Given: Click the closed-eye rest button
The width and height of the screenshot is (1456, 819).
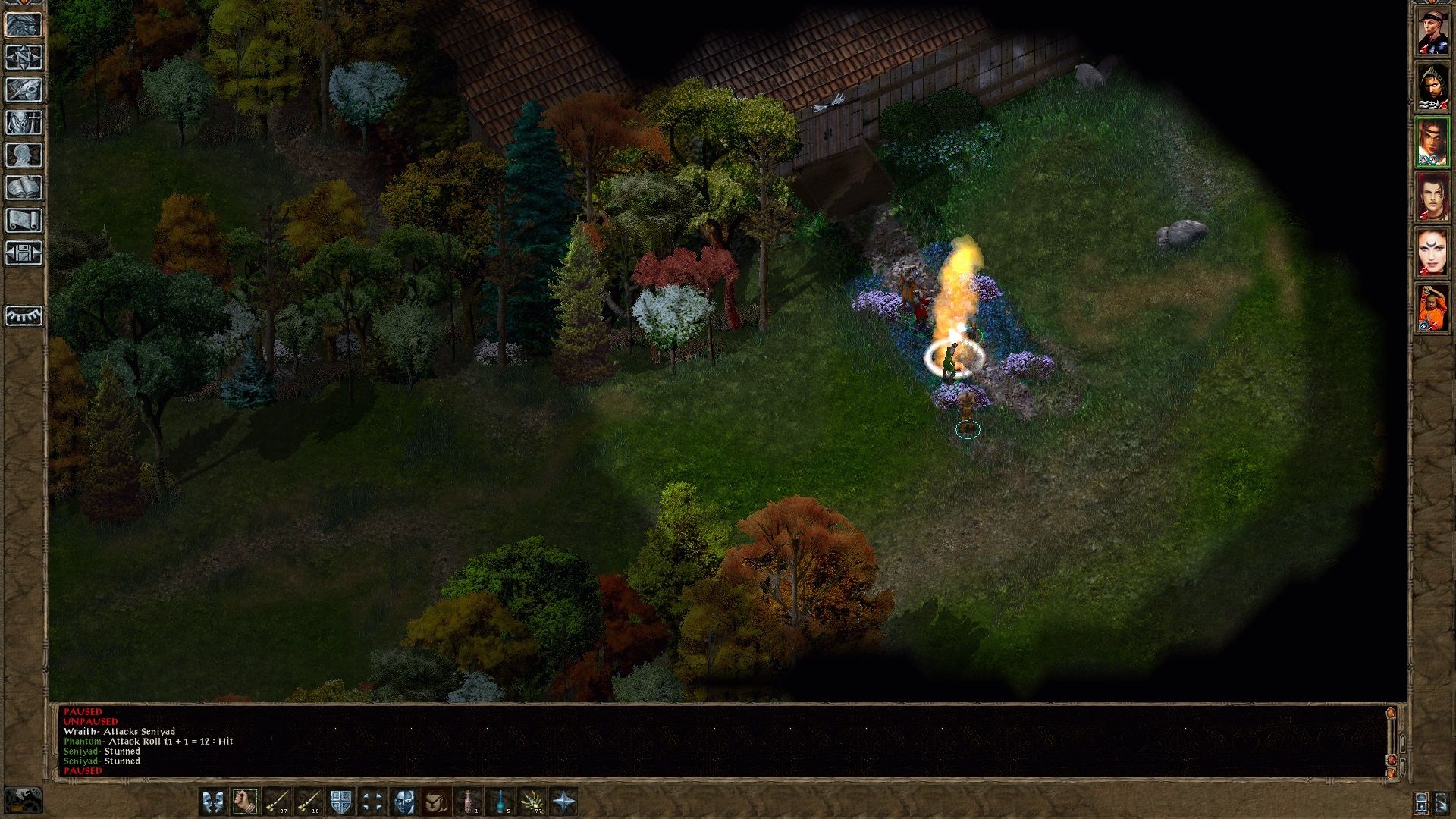Looking at the screenshot, I should [24, 315].
